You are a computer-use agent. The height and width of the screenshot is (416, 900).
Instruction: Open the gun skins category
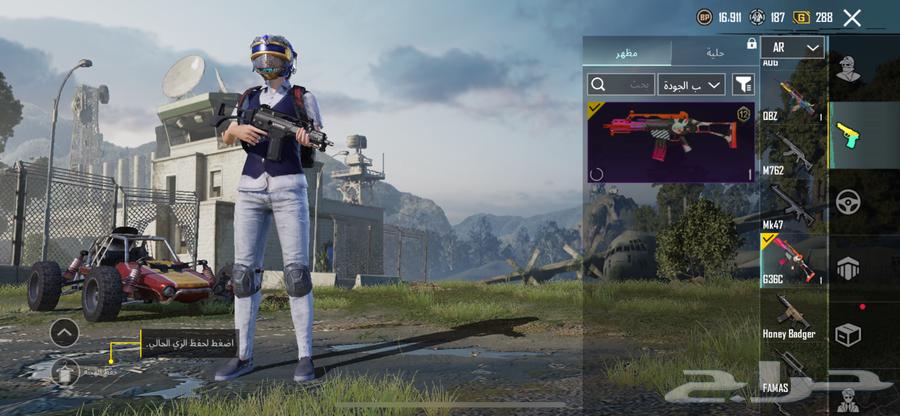(x=848, y=135)
